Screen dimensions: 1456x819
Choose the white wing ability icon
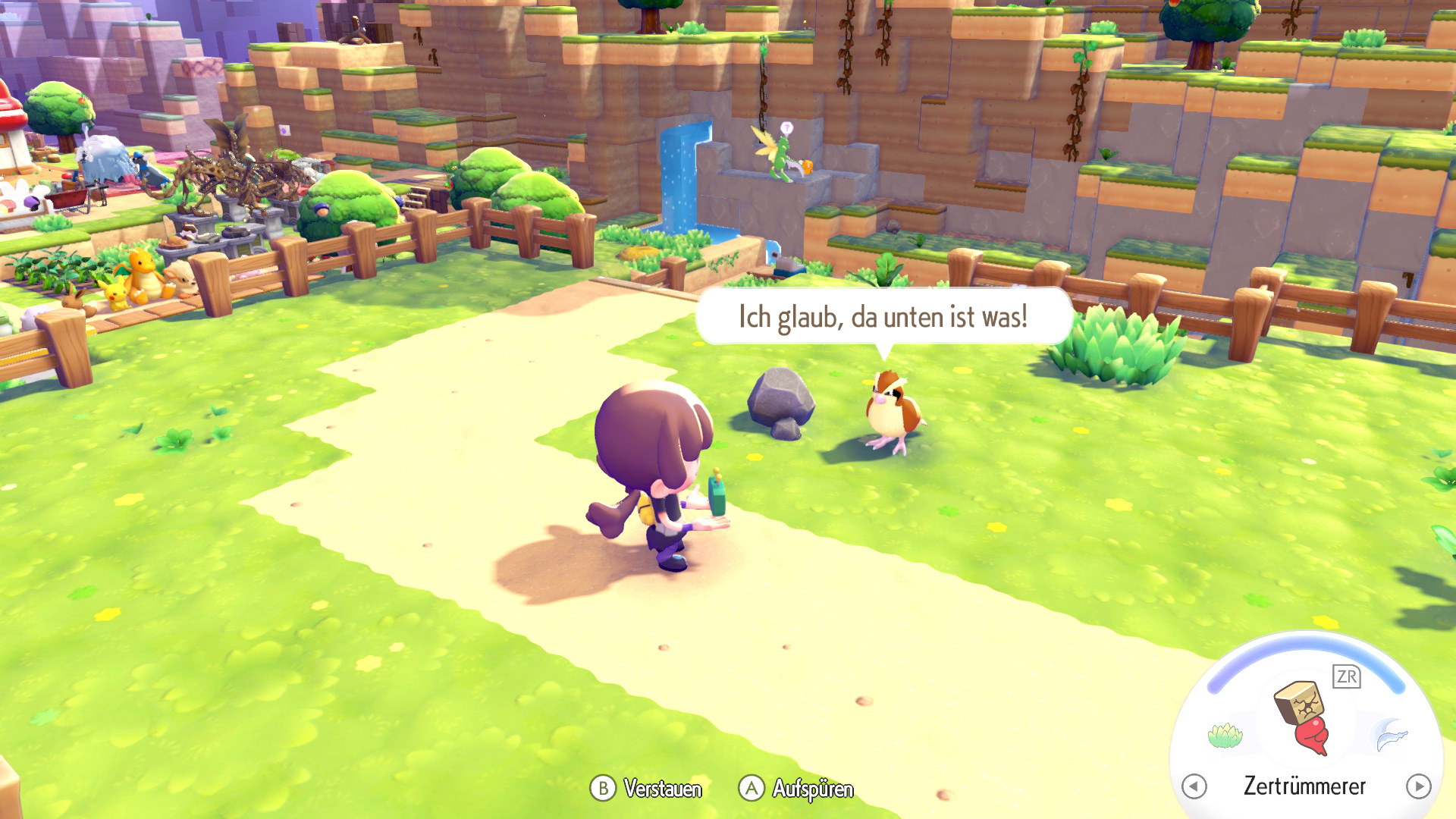pyautogui.click(x=1391, y=735)
